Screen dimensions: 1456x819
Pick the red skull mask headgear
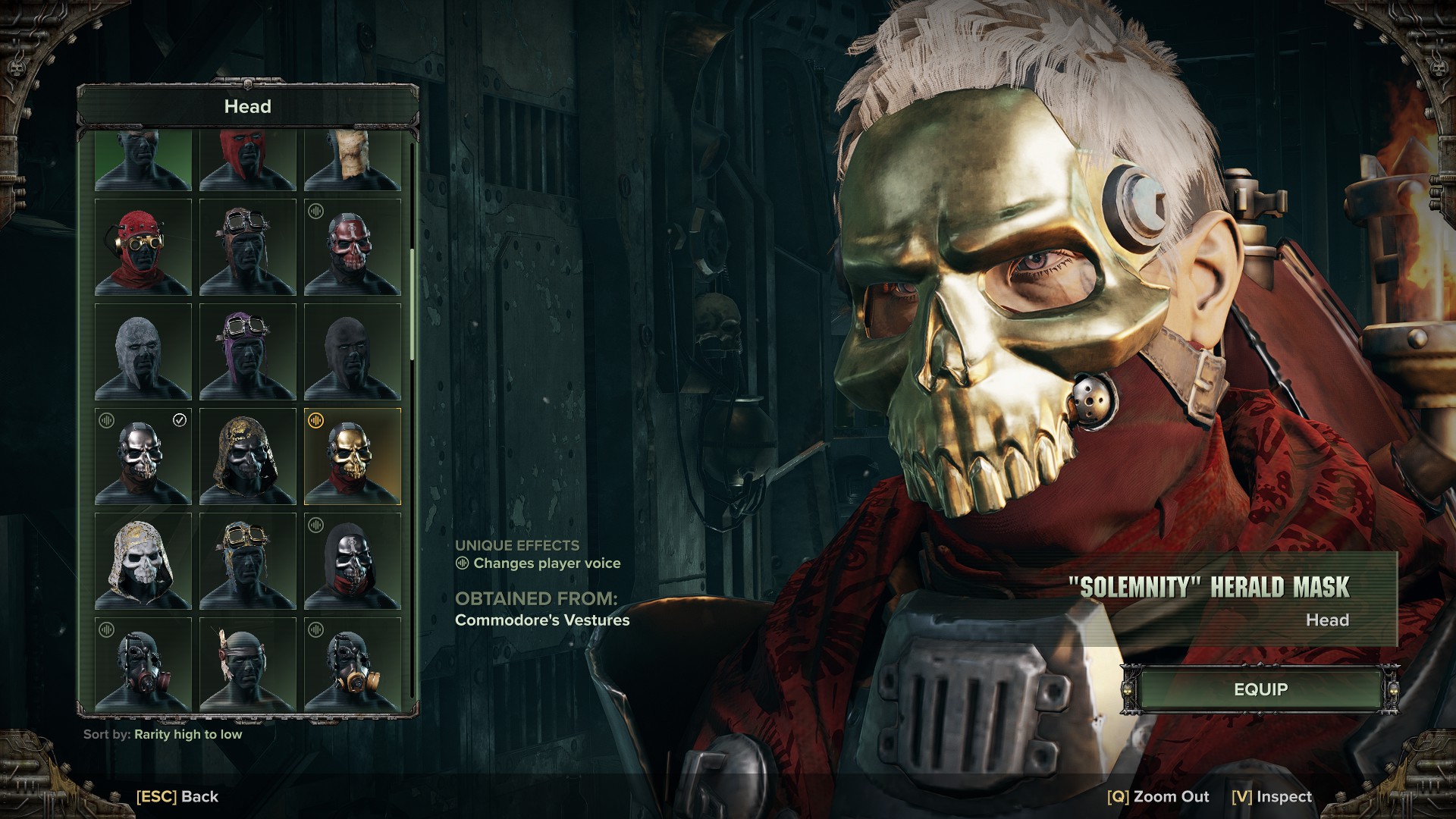(x=353, y=247)
